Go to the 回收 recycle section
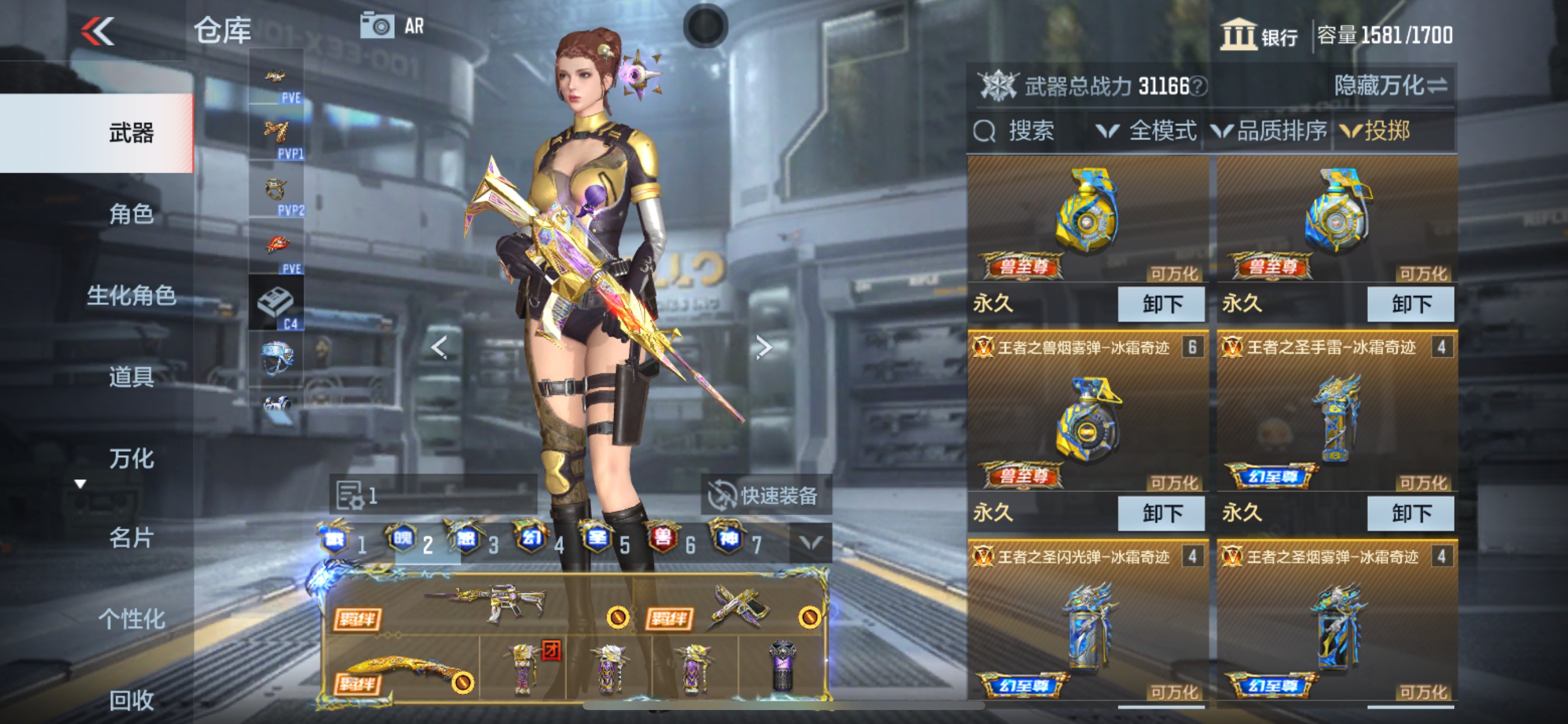 point(131,700)
